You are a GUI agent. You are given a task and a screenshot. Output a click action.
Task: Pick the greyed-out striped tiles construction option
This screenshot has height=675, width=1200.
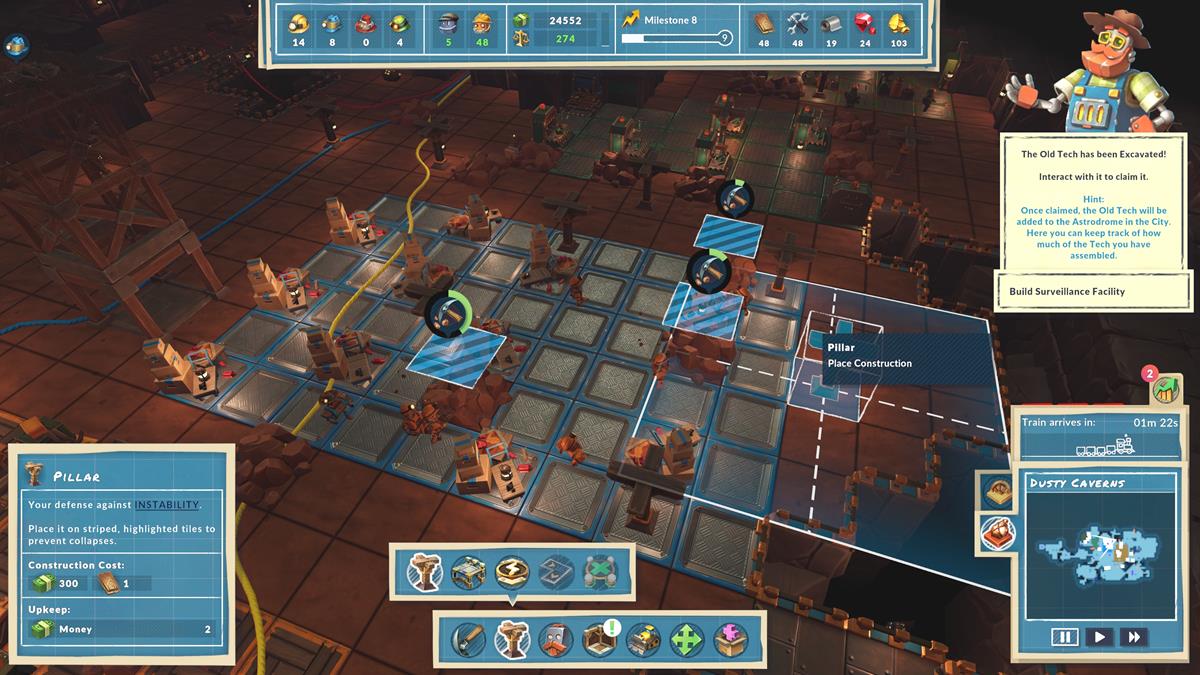pyautogui.click(x=555, y=572)
